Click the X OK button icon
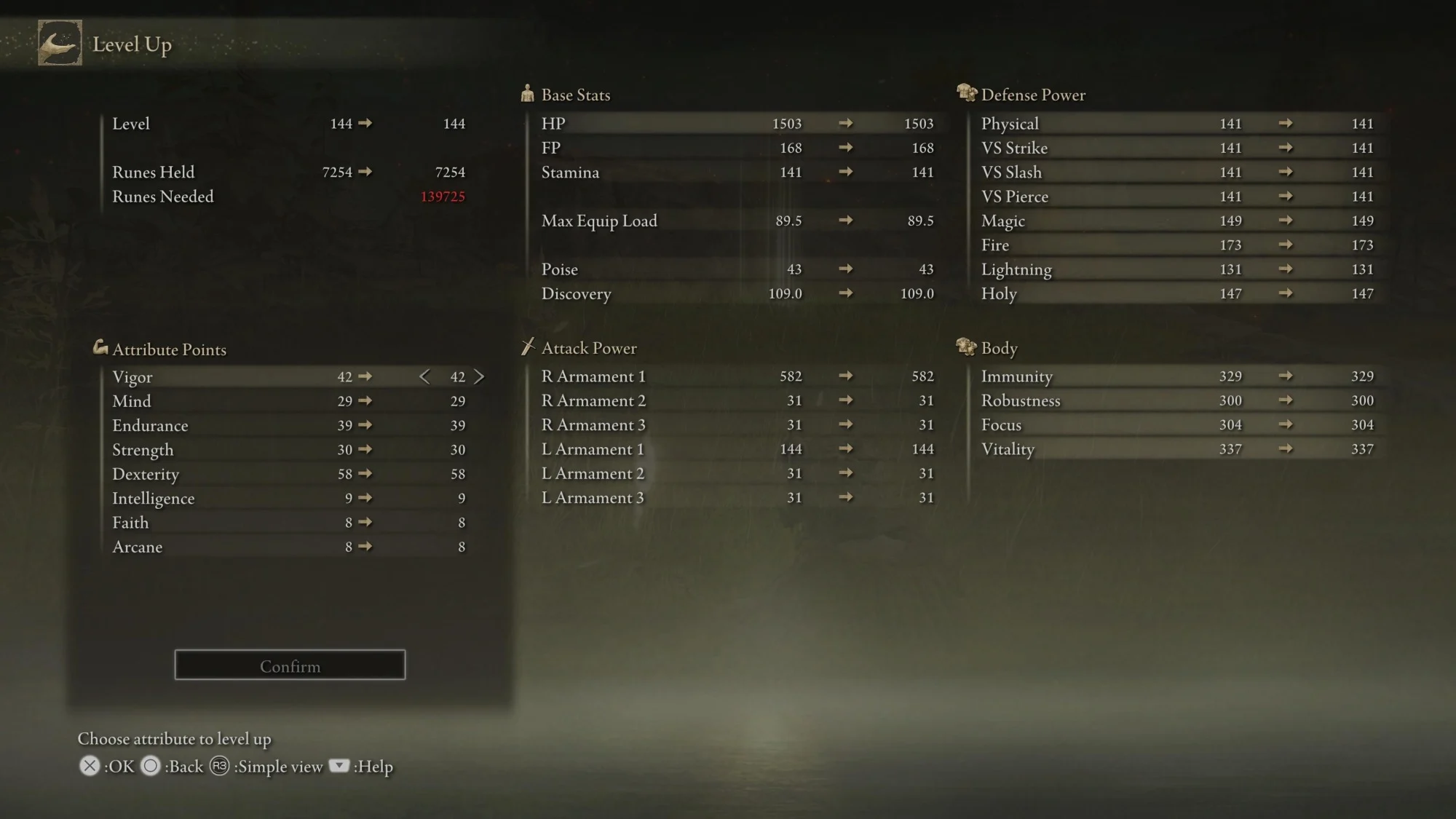 (x=89, y=766)
